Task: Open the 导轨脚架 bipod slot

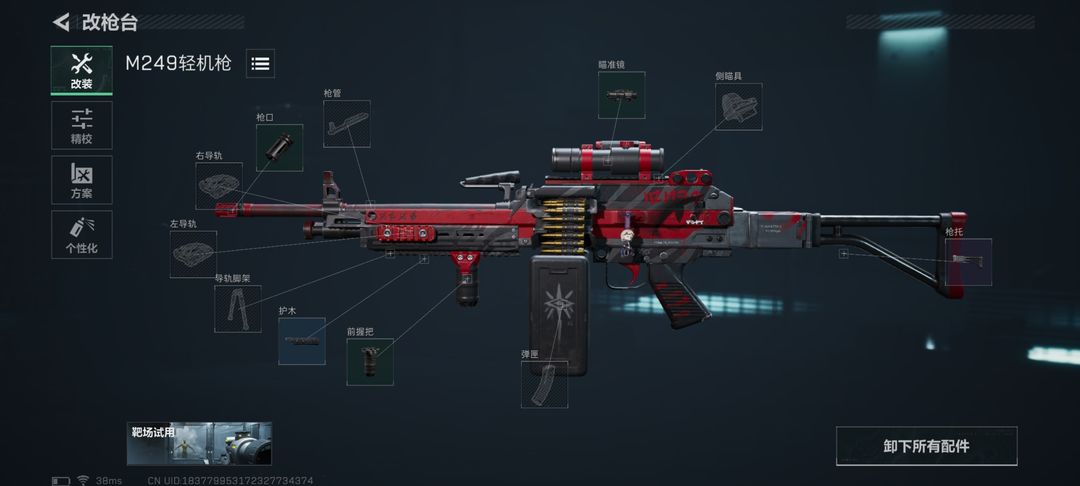Action: pos(238,309)
